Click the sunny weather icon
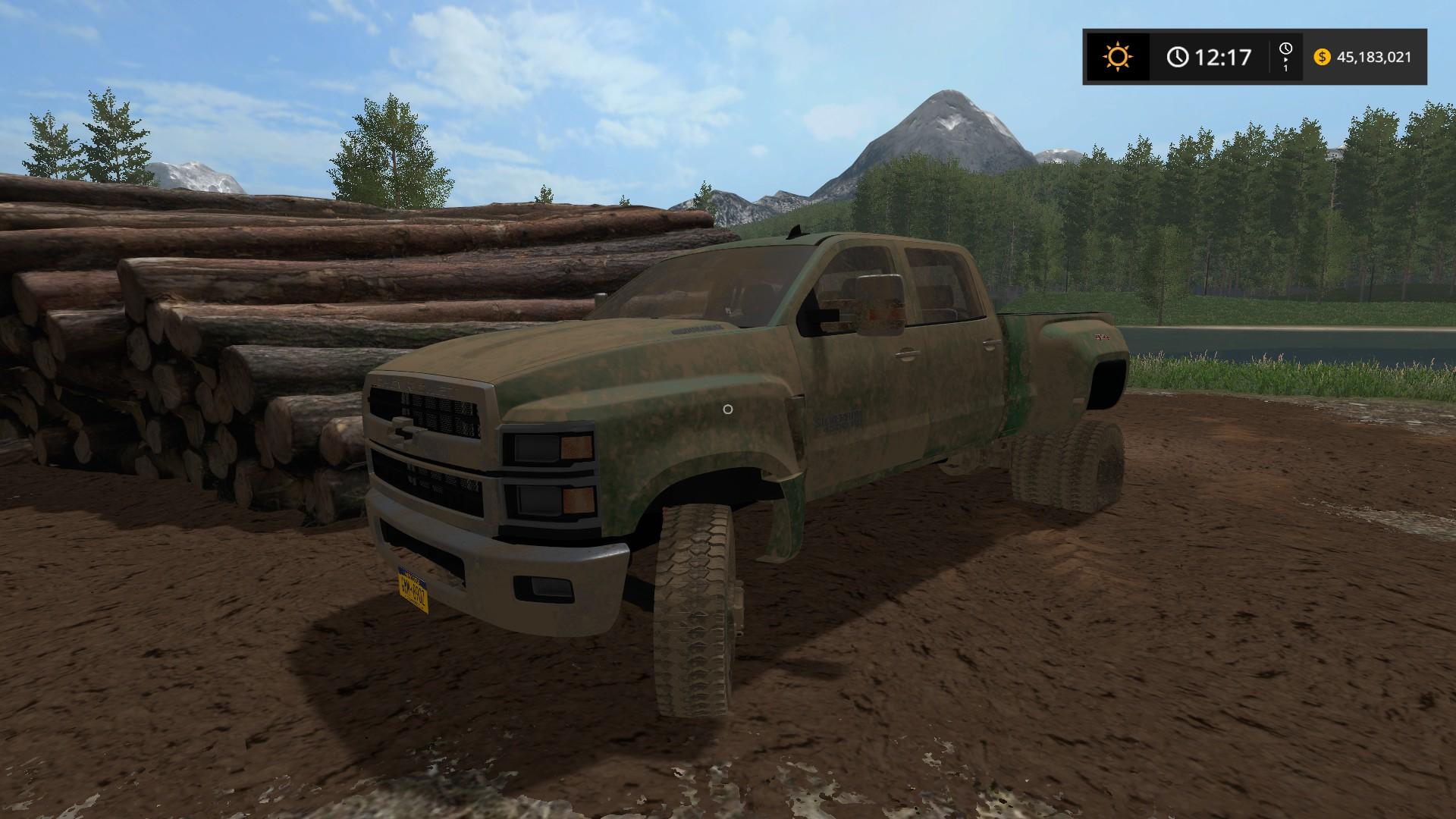 [1117, 57]
